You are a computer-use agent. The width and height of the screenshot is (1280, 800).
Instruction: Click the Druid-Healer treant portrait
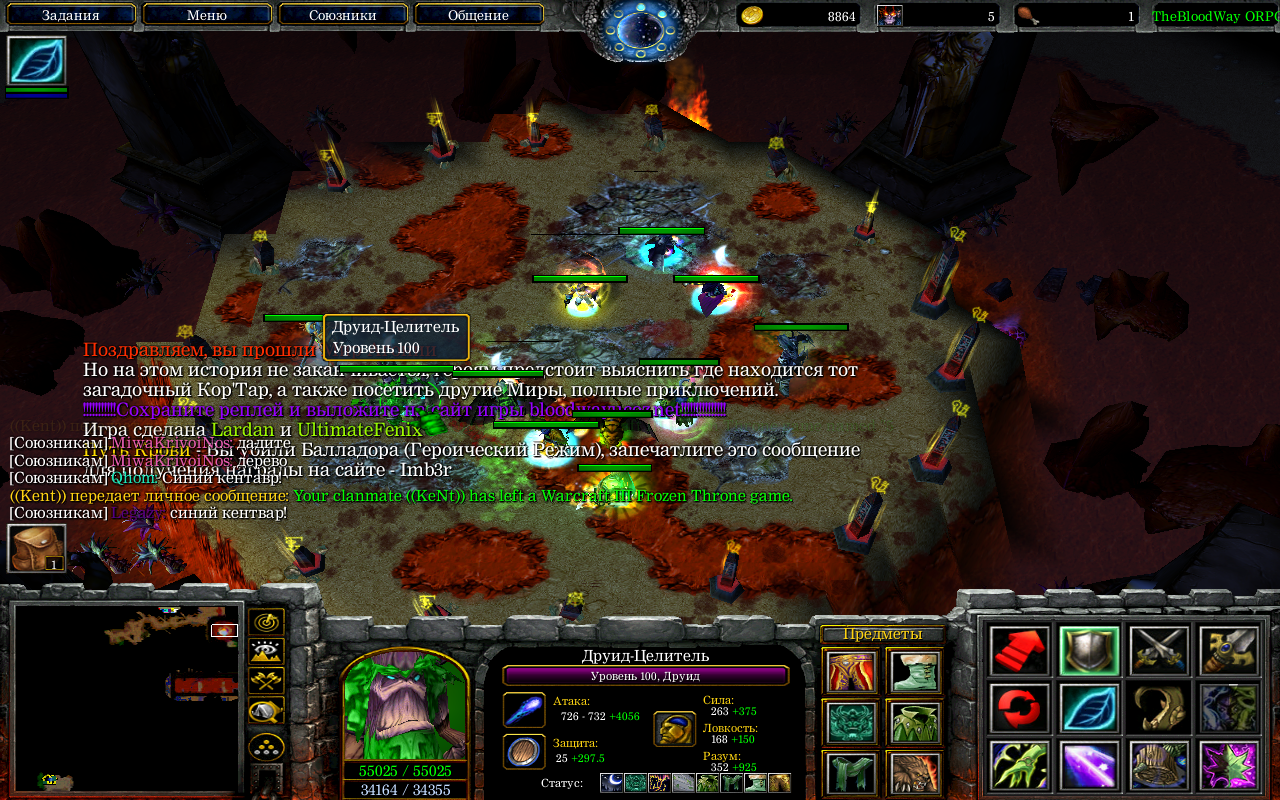click(405, 705)
